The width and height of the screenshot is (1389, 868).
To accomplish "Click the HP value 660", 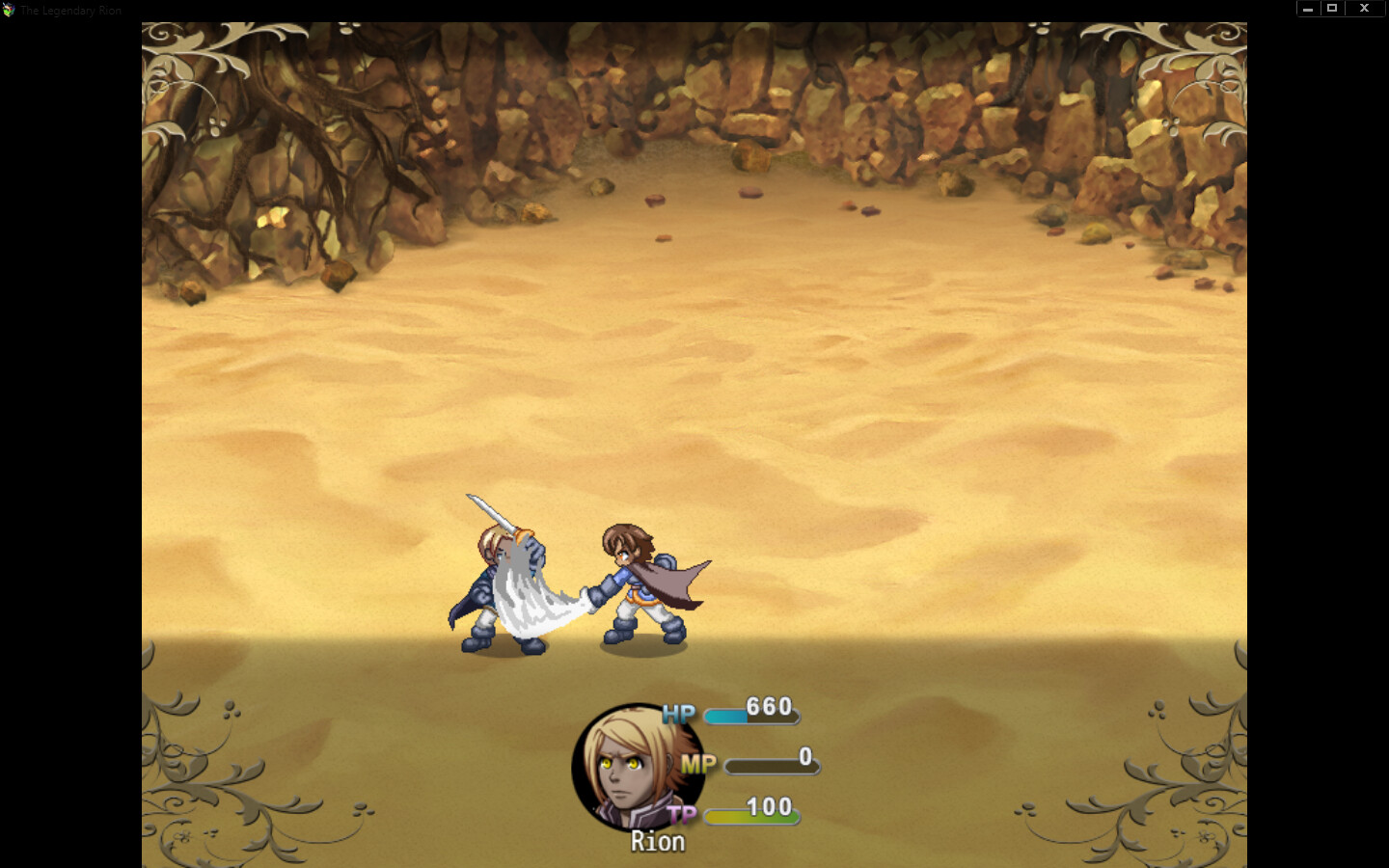I will [x=769, y=705].
